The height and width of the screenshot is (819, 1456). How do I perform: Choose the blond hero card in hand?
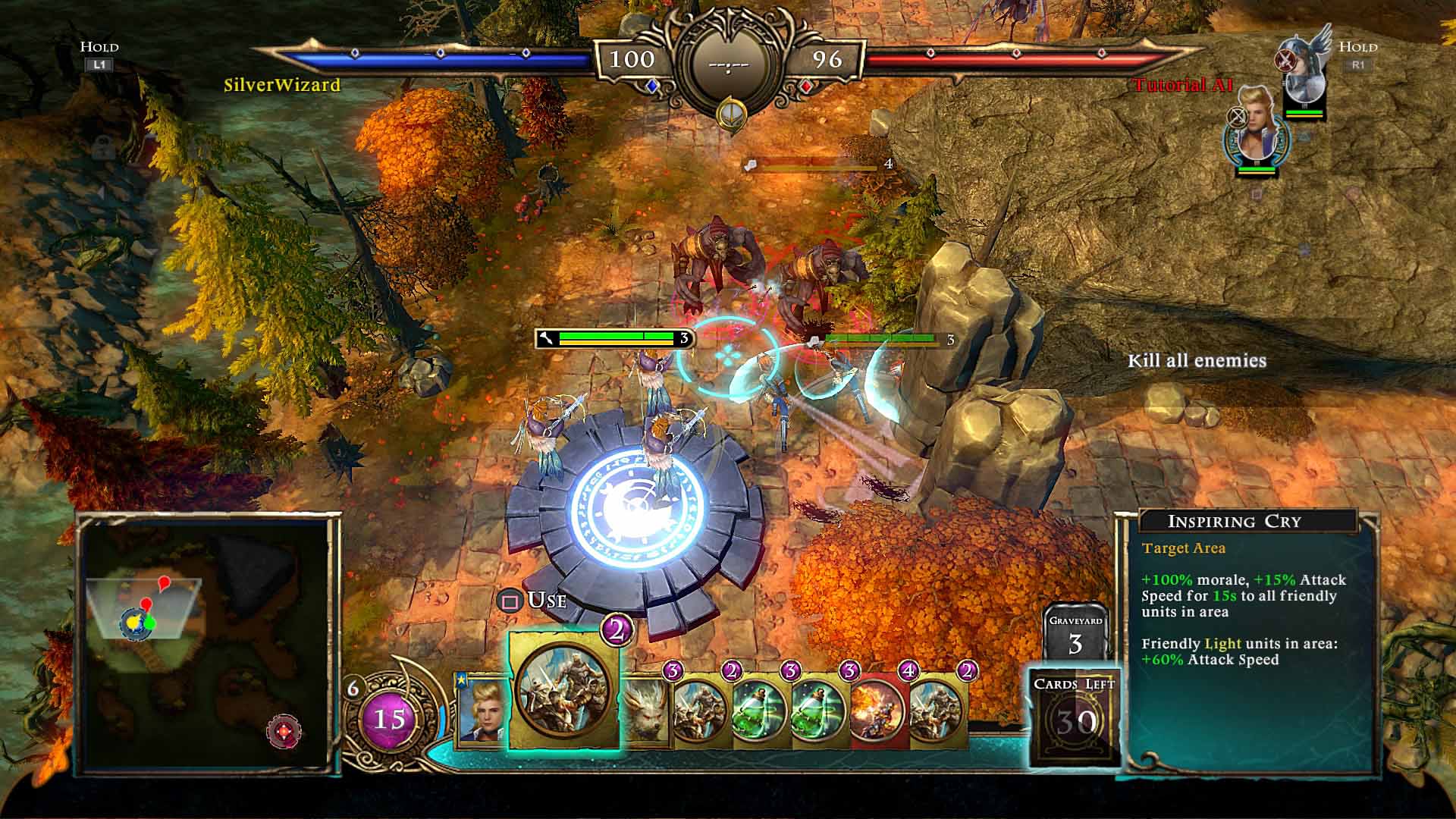pyautogui.click(x=482, y=711)
